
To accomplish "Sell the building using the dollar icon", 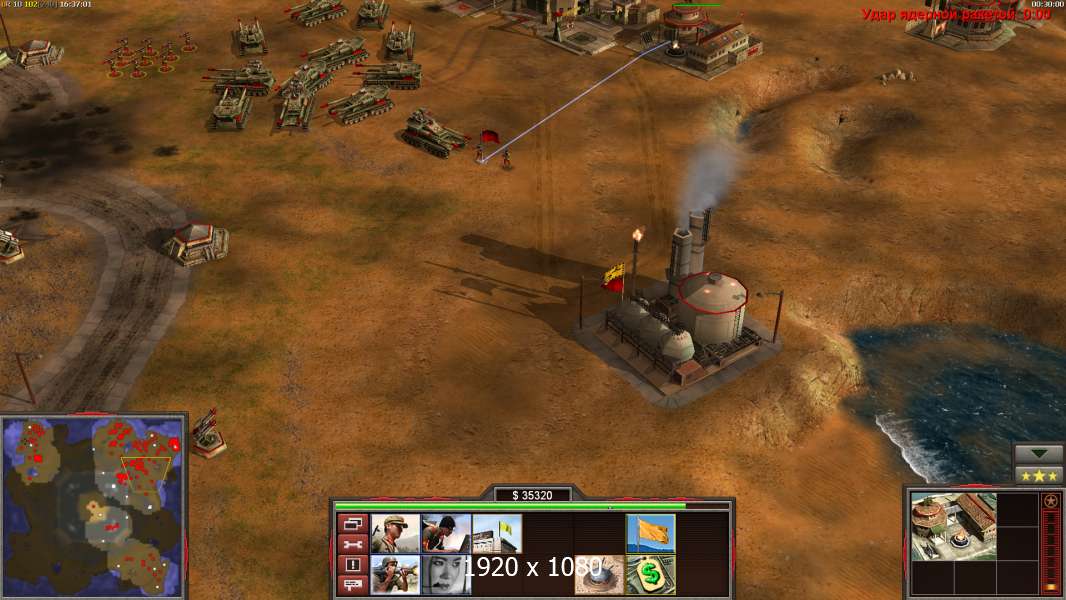I will point(650,574).
